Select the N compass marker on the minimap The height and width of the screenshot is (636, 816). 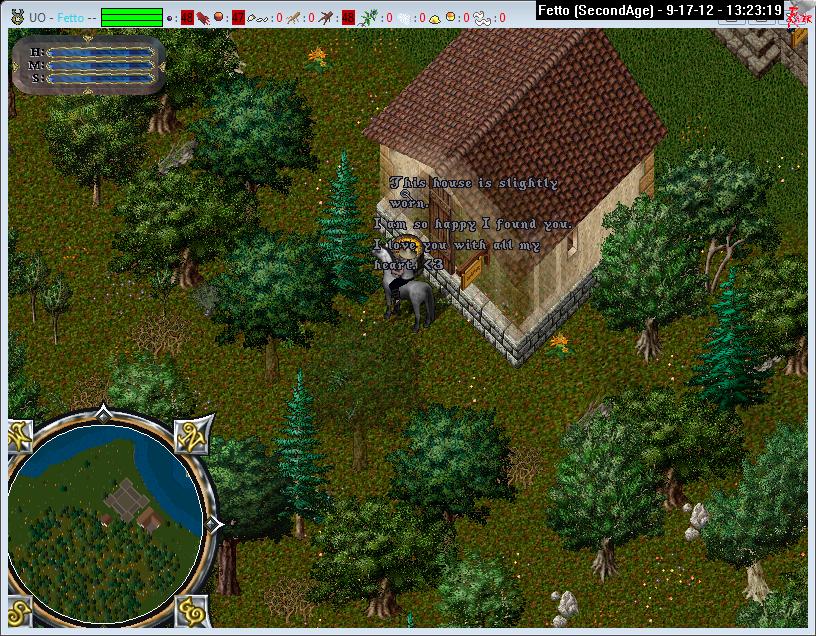[192, 435]
